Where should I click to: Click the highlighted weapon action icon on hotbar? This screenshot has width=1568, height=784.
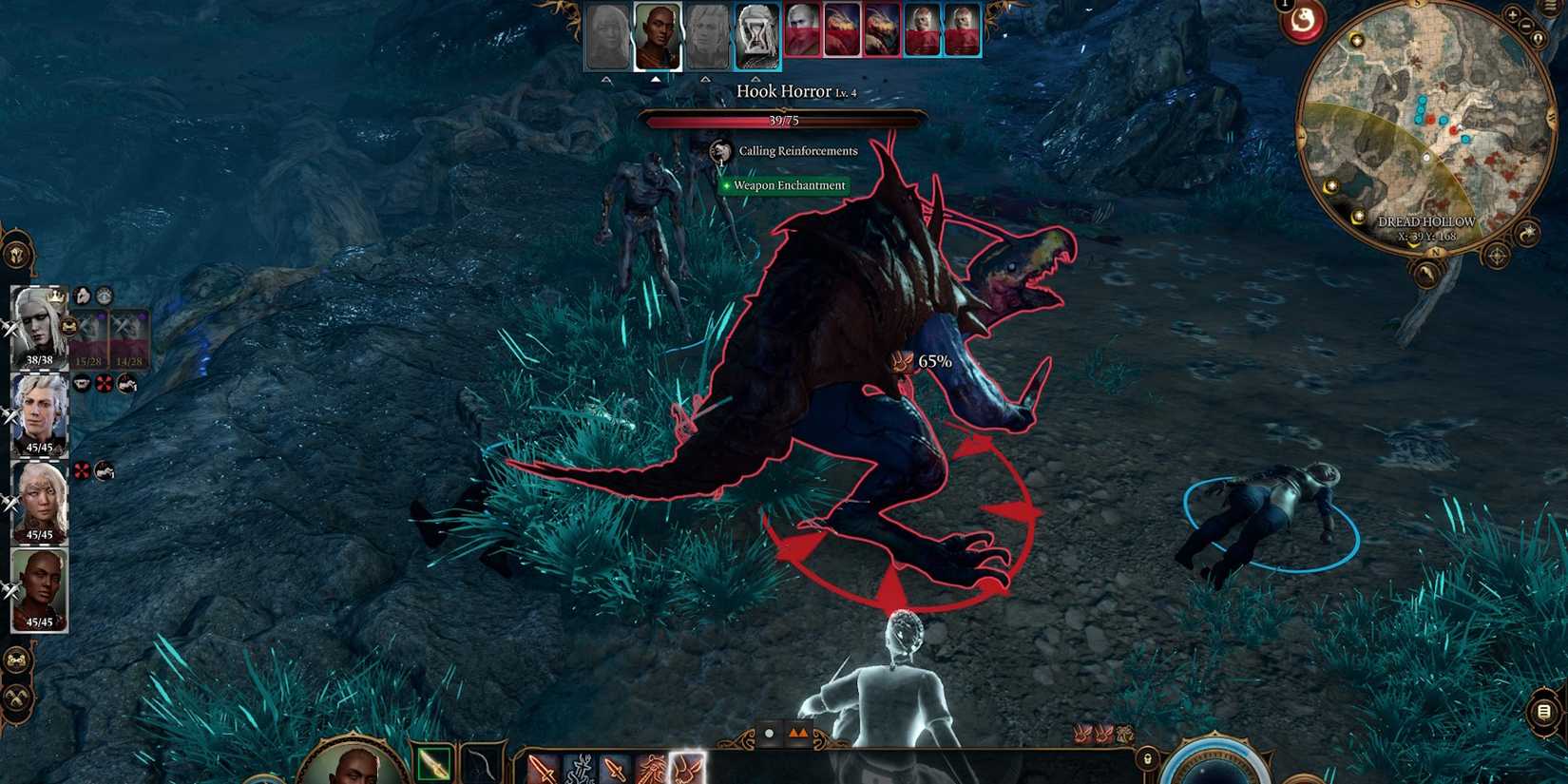tap(687, 770)
